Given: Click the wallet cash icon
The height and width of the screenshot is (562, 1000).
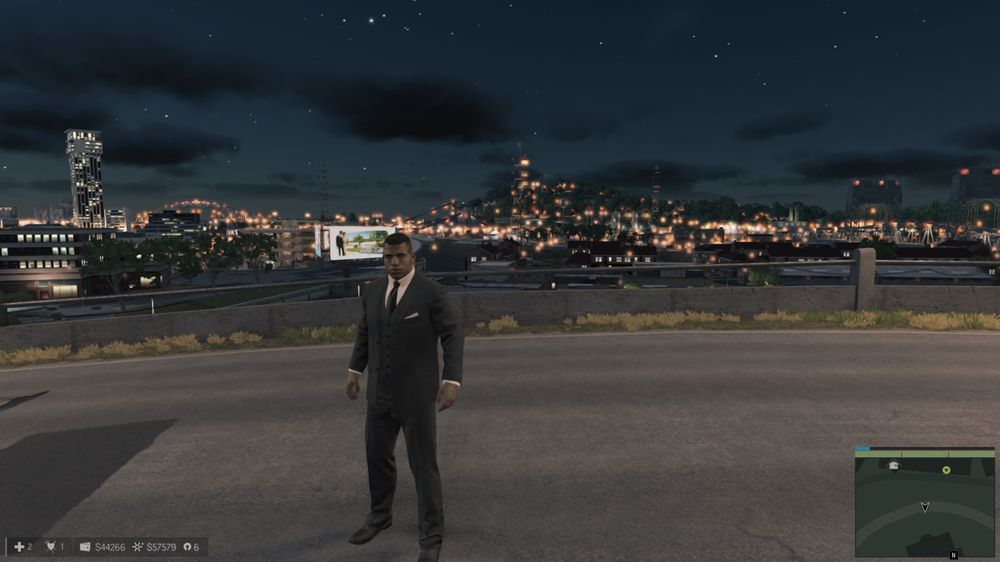Looking at the screenshot, I should (85, 547).
